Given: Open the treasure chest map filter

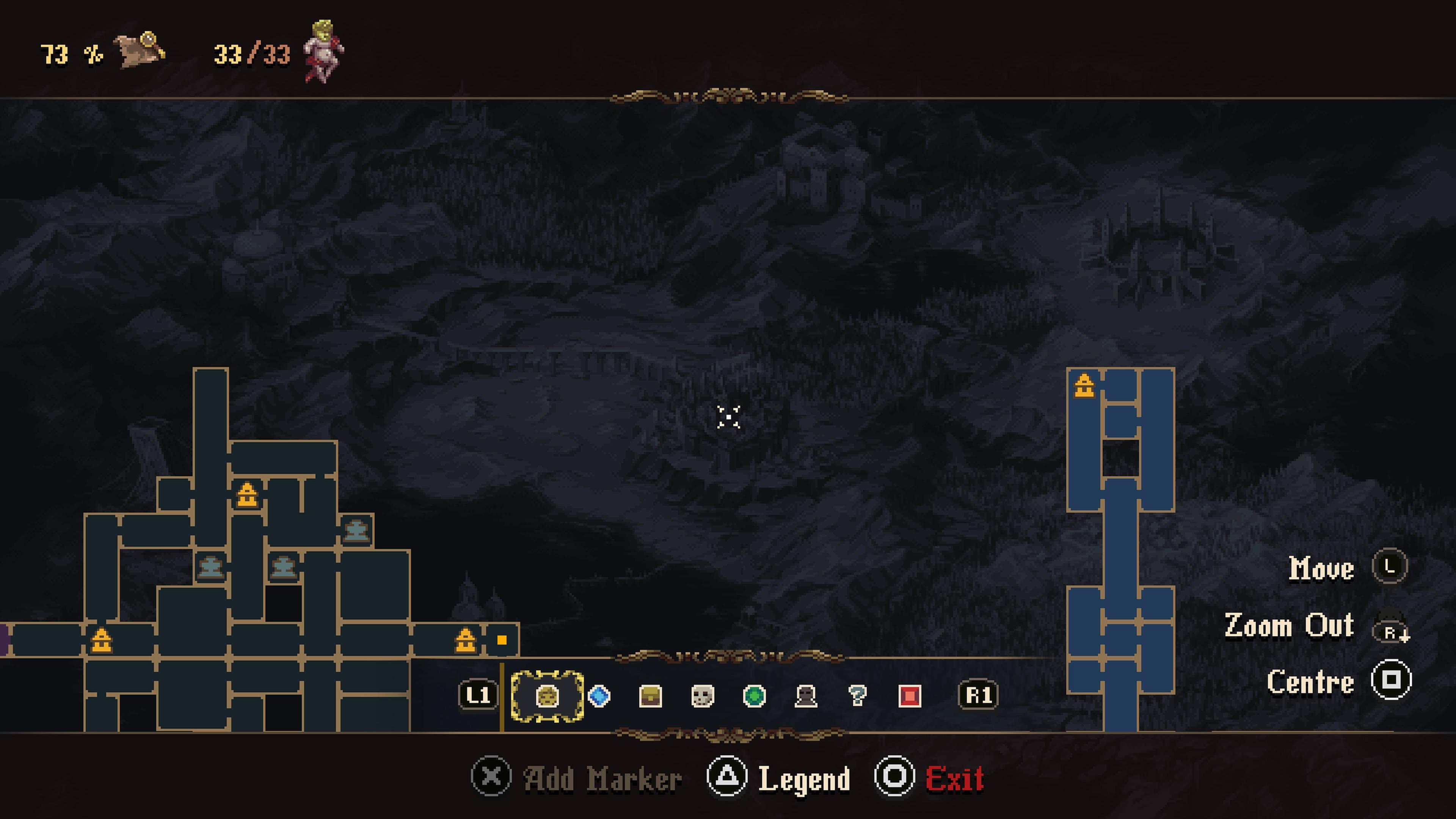Looking at the screenshot, I should (650, 697).
